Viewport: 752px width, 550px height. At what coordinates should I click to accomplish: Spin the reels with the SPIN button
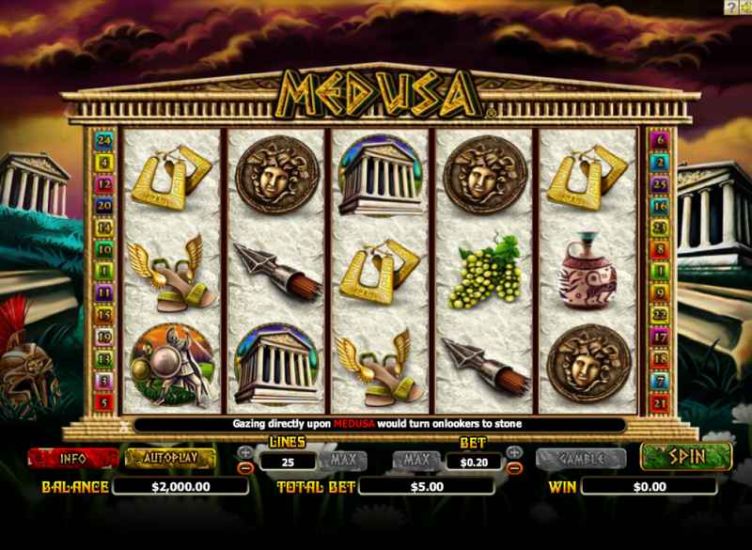pyautogui.click(x=686, y=457)
